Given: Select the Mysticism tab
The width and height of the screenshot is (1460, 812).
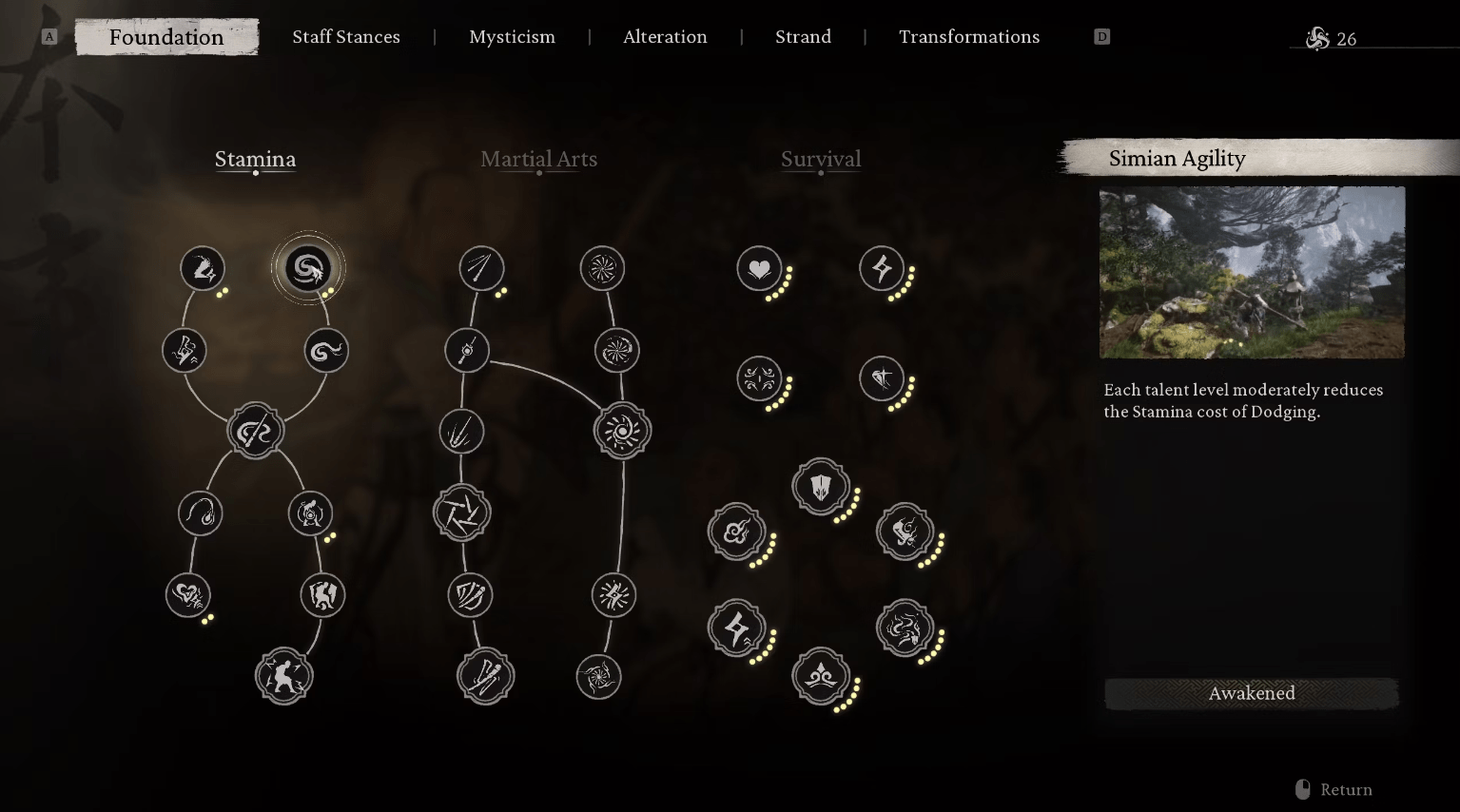Looking at the screenshot, I should (x=512, y=36).
